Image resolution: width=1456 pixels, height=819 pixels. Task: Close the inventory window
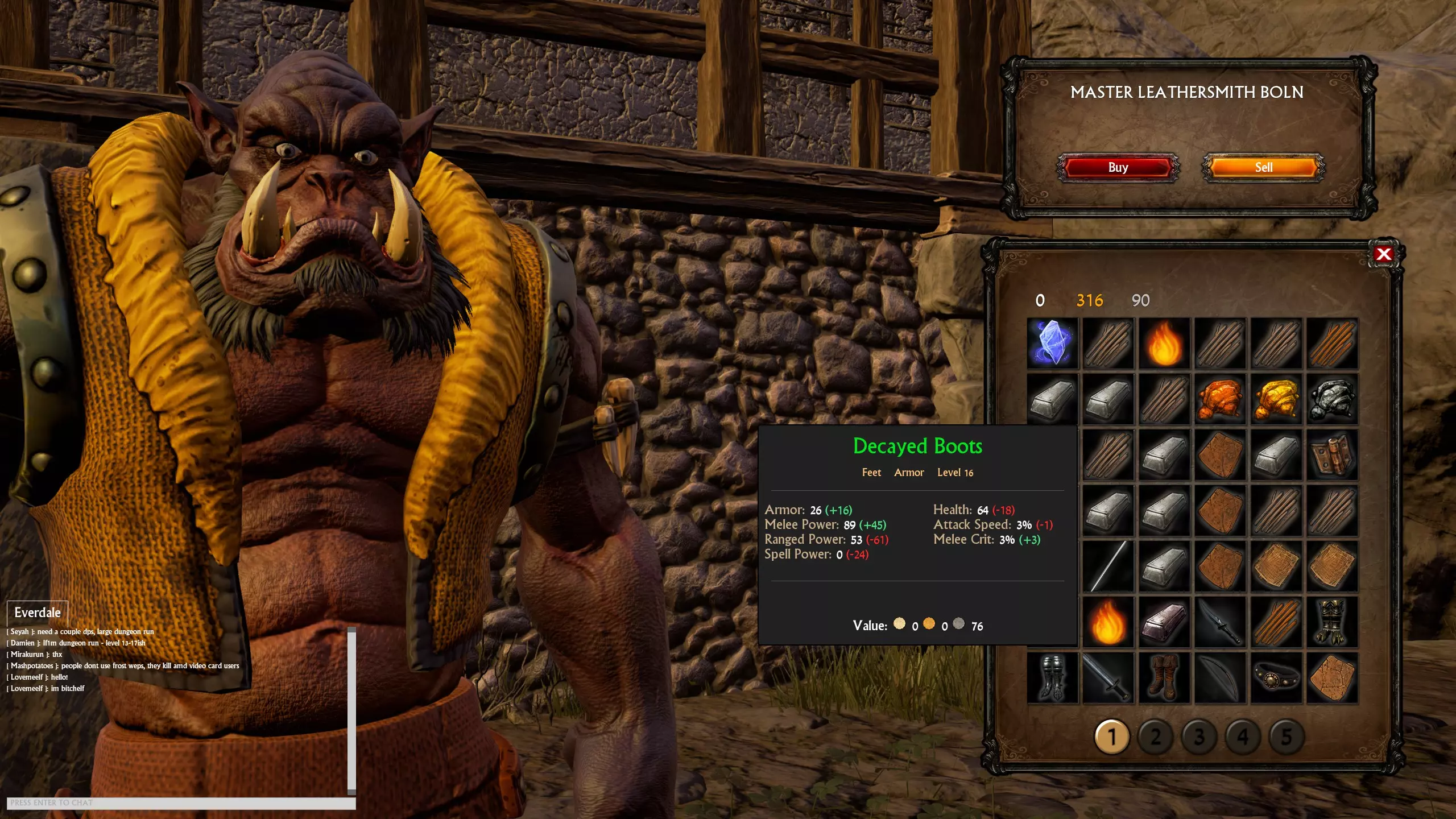click(x=1383, y=254)
